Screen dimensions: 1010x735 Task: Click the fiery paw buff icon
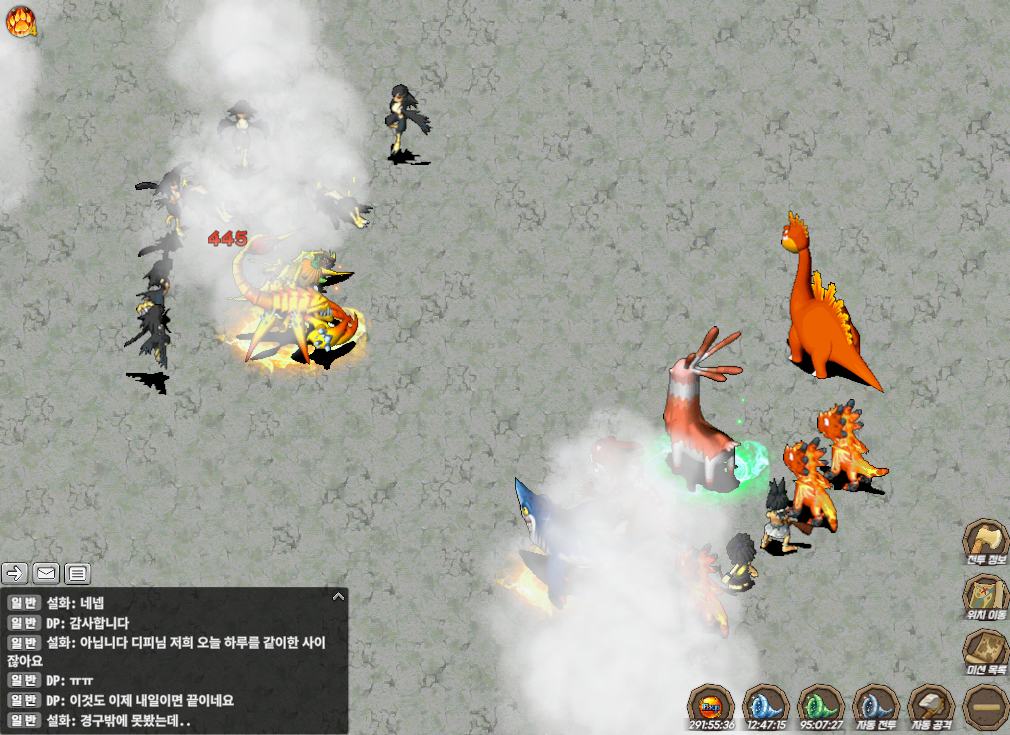[x=21, y=21]
